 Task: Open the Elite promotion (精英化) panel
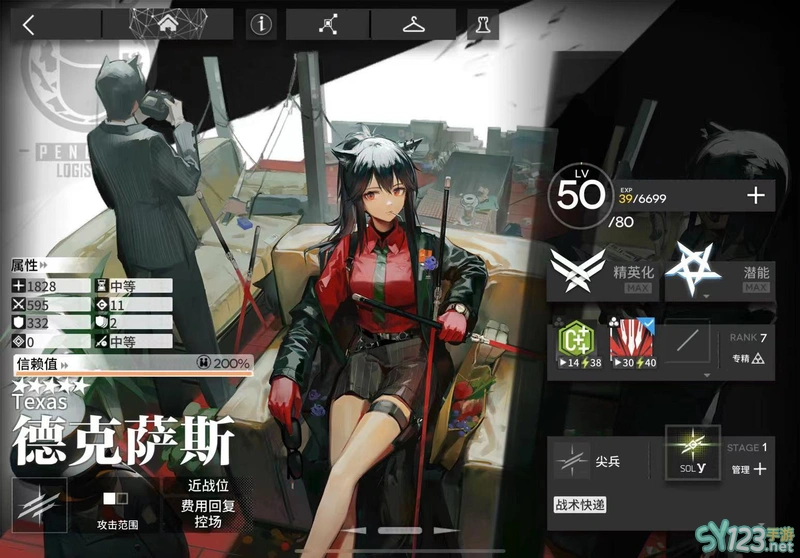coord(603,272)
